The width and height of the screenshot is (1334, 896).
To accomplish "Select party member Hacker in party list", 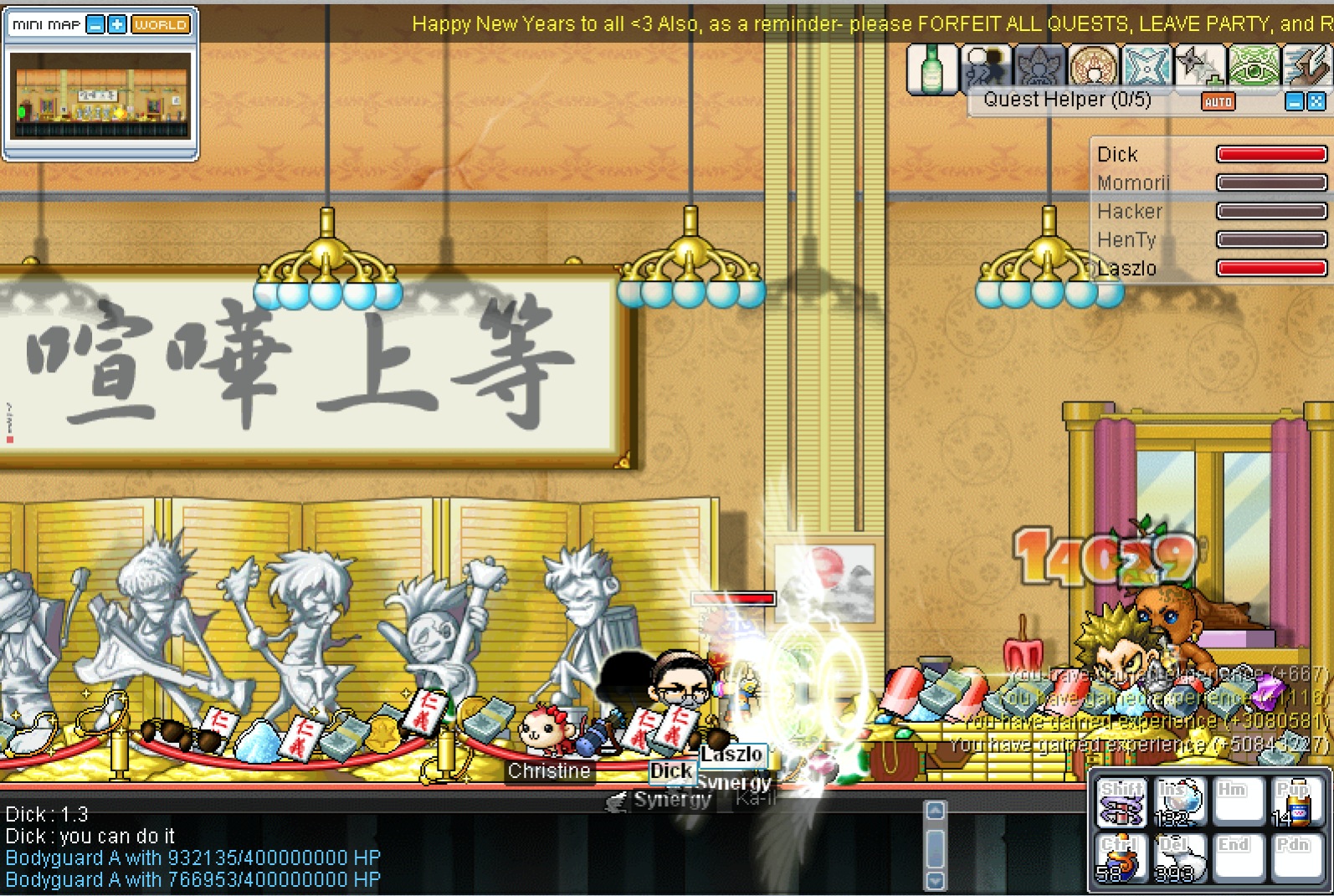I will click(1130, 212).
